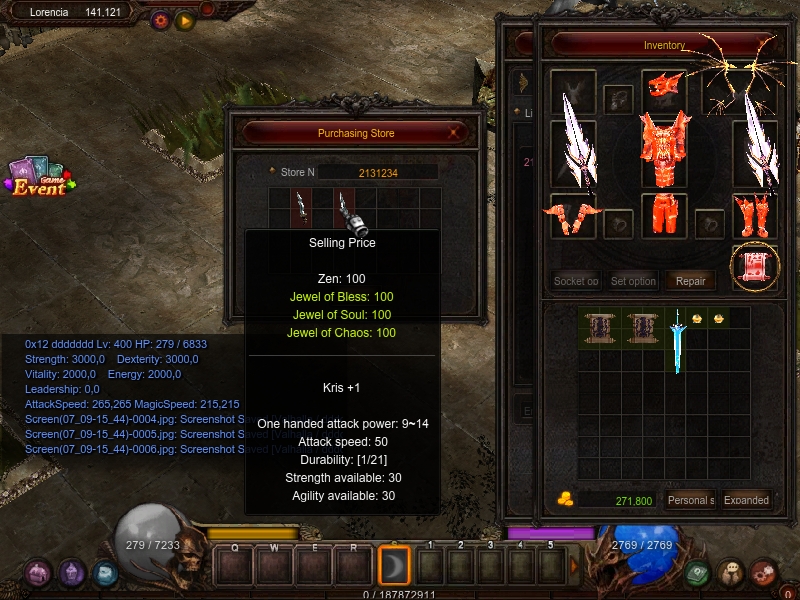The width and height of the screenshot is (800, 600).
Task: Select the equipped red chest armor
Action: (663, 152)
